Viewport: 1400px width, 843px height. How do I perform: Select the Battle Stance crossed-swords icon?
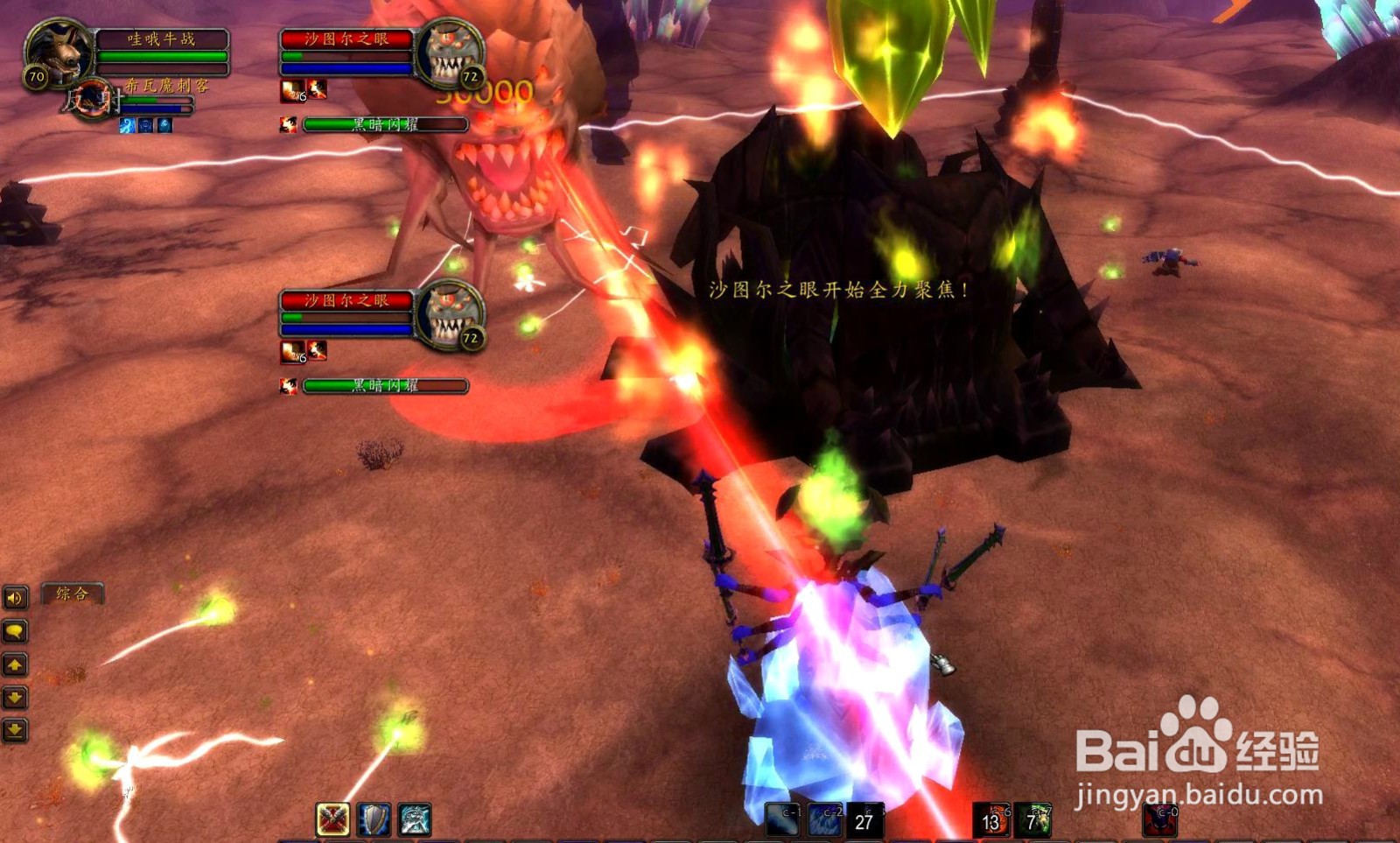tap(332, 818)
